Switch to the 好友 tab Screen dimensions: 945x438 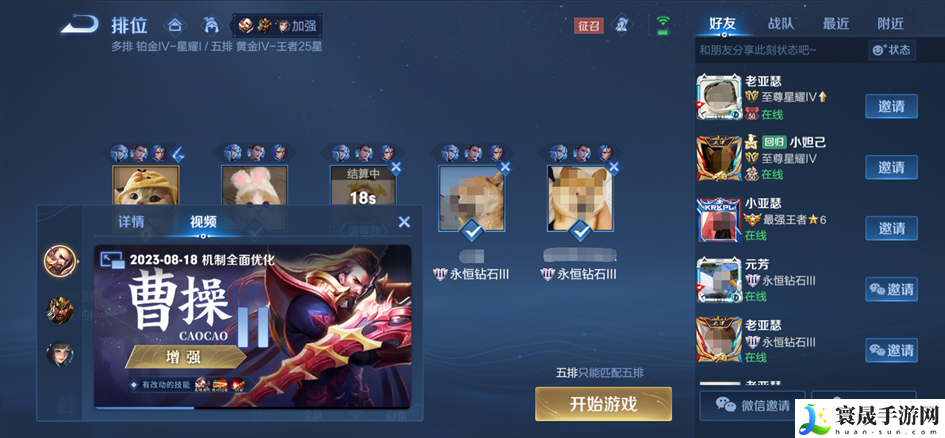click(722, 23)
